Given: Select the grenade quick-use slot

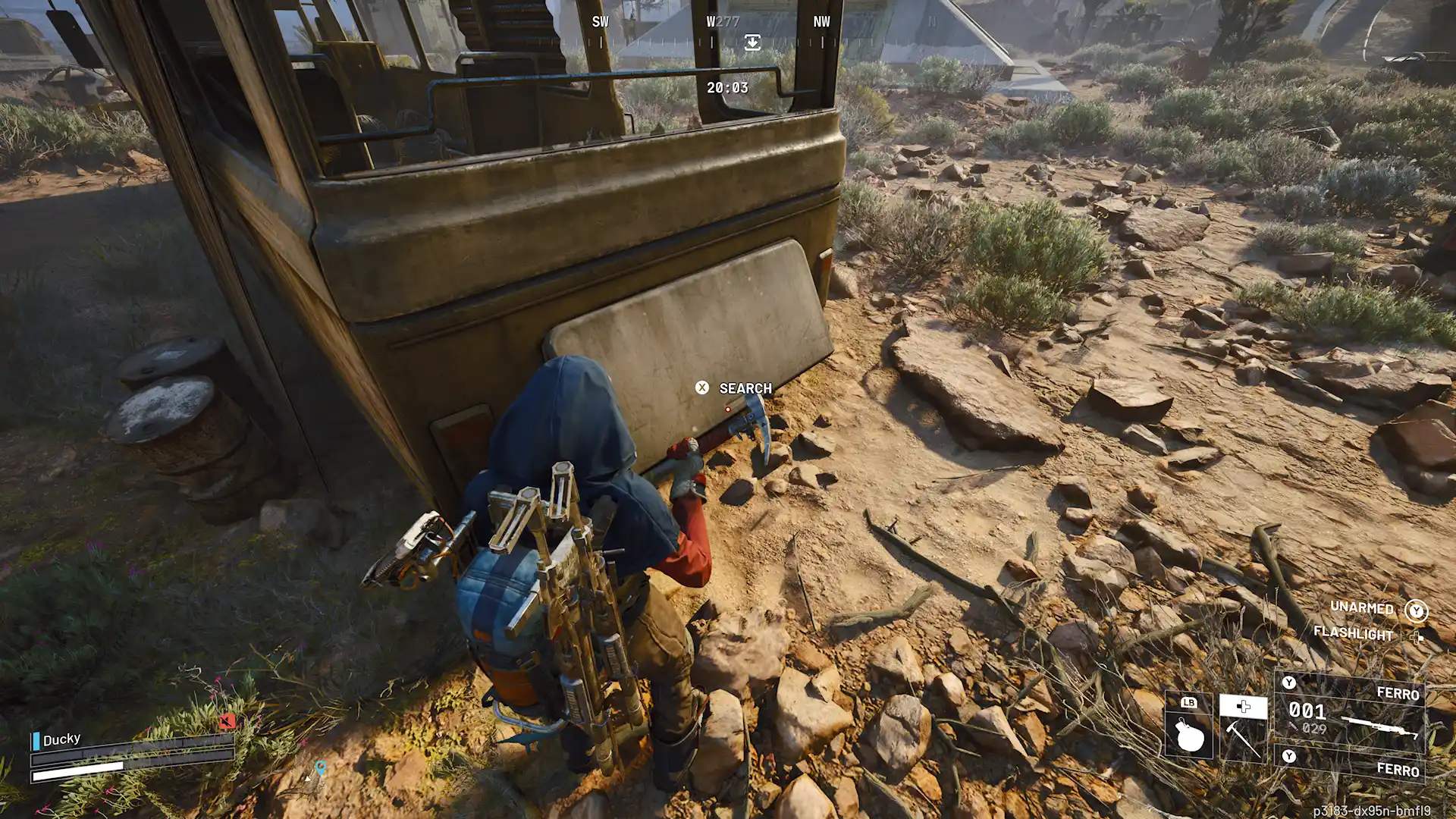Looking at the screenshot, I should (1188, 727).
